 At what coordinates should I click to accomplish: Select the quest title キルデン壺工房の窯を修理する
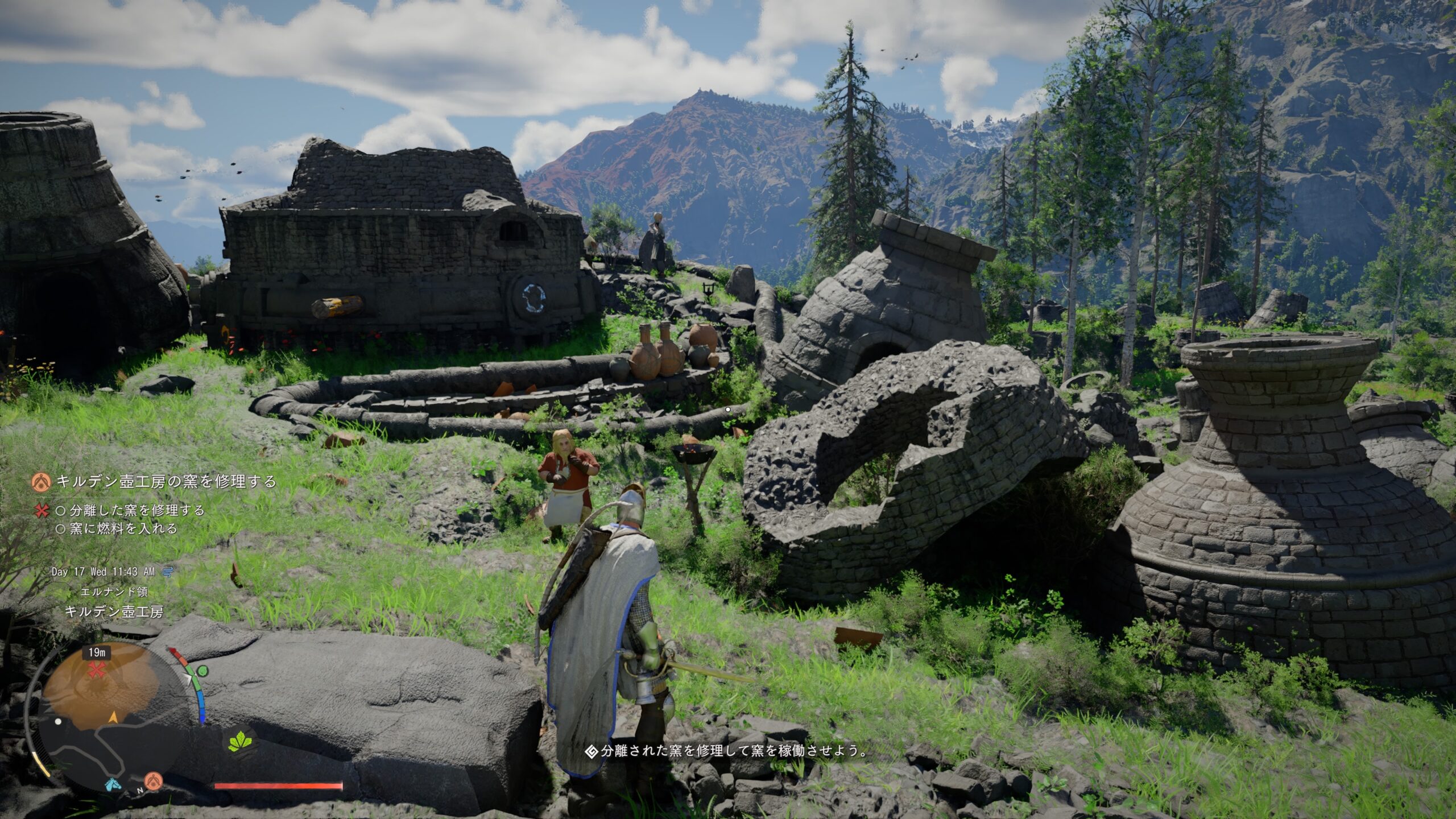click(166, 482)
